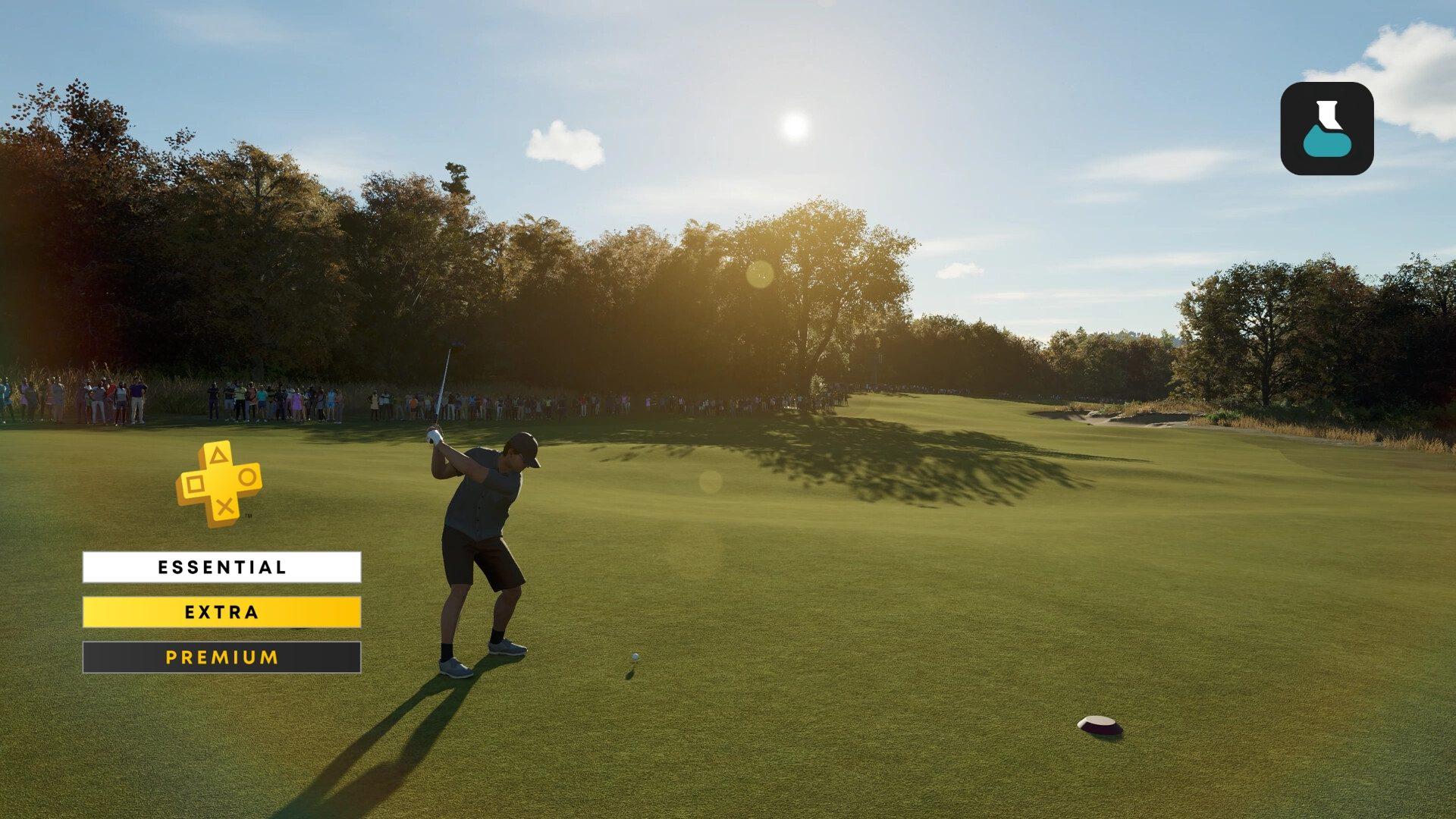
Task: Select the Essential tier label
Action: click(x=221, y=567)
